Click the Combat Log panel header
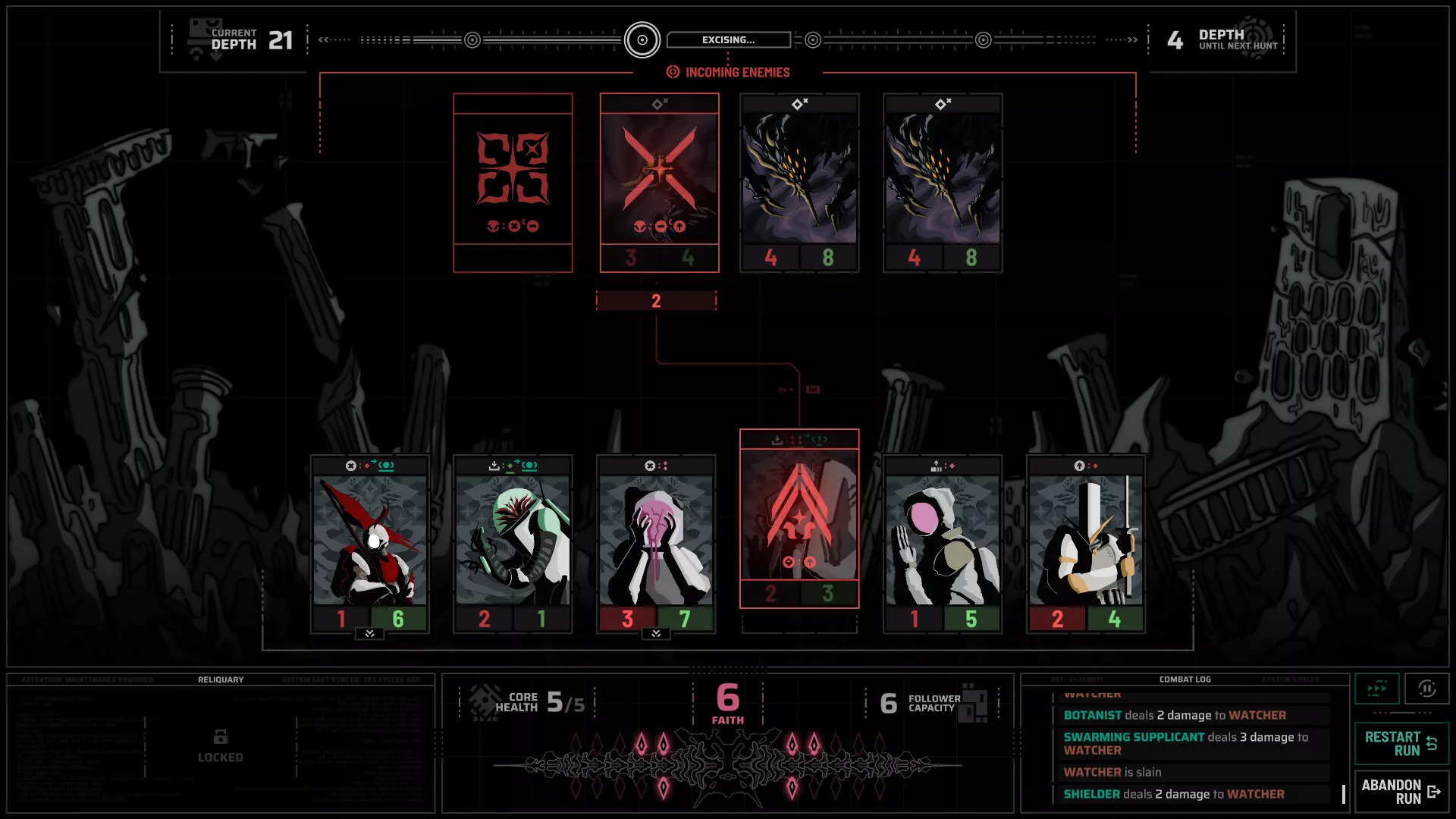The image size is (1456, 819). [1185, 679]
